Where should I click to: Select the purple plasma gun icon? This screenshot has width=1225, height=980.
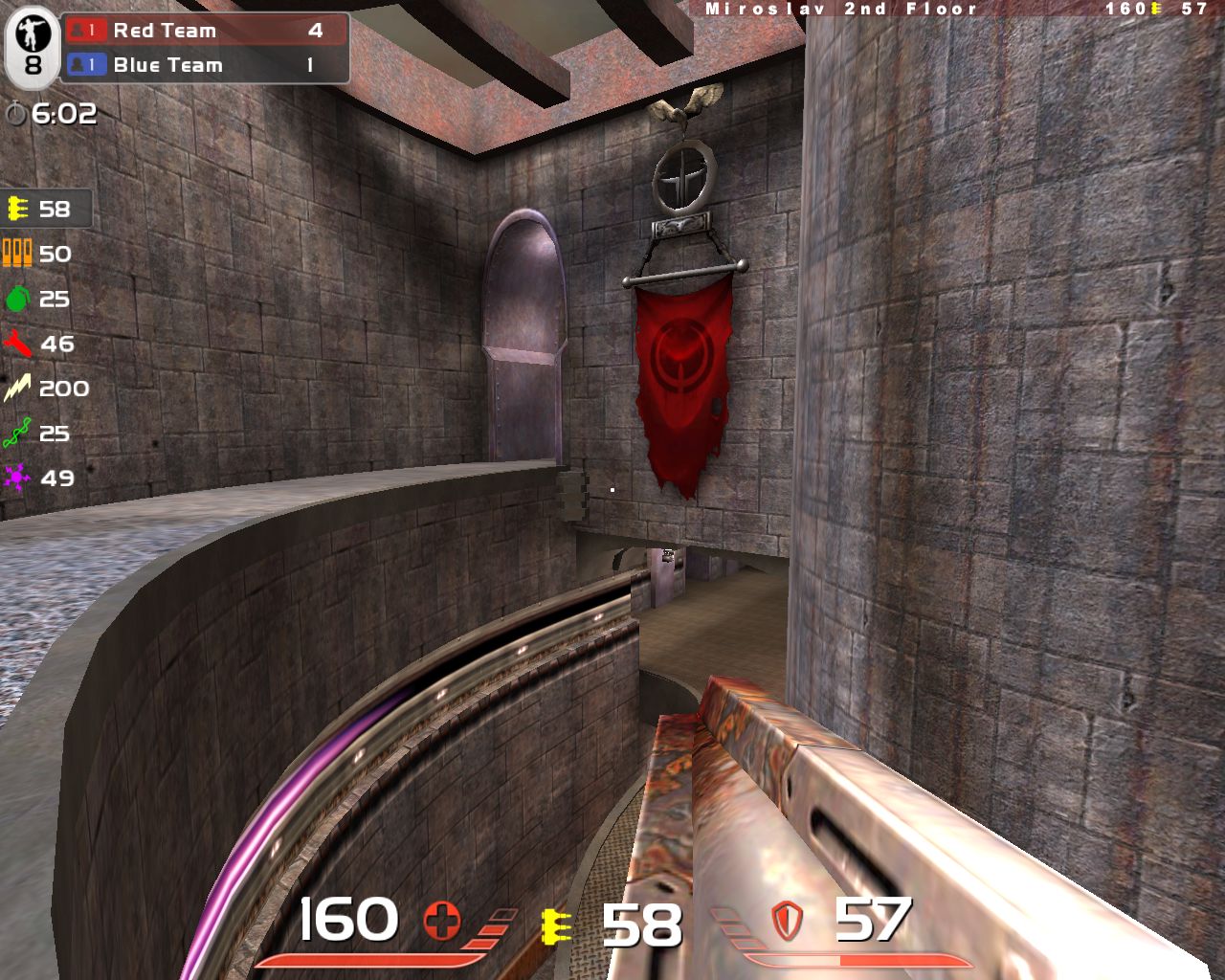click(17, 478)
